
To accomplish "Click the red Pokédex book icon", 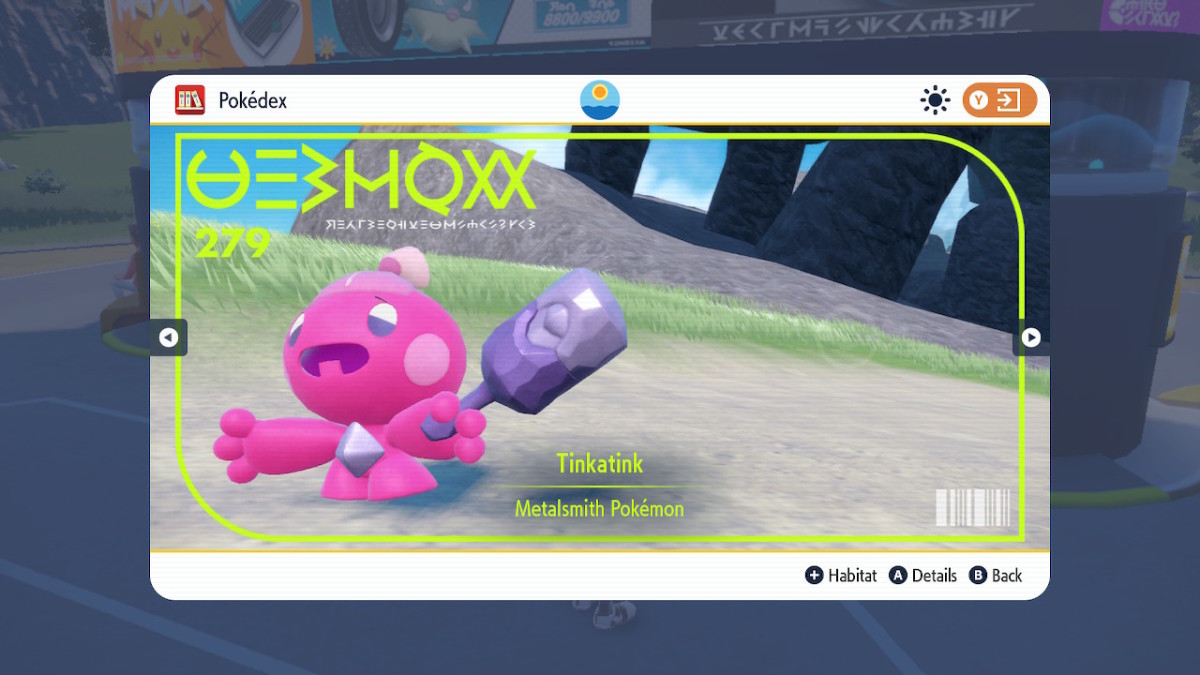I will point(190,100).
